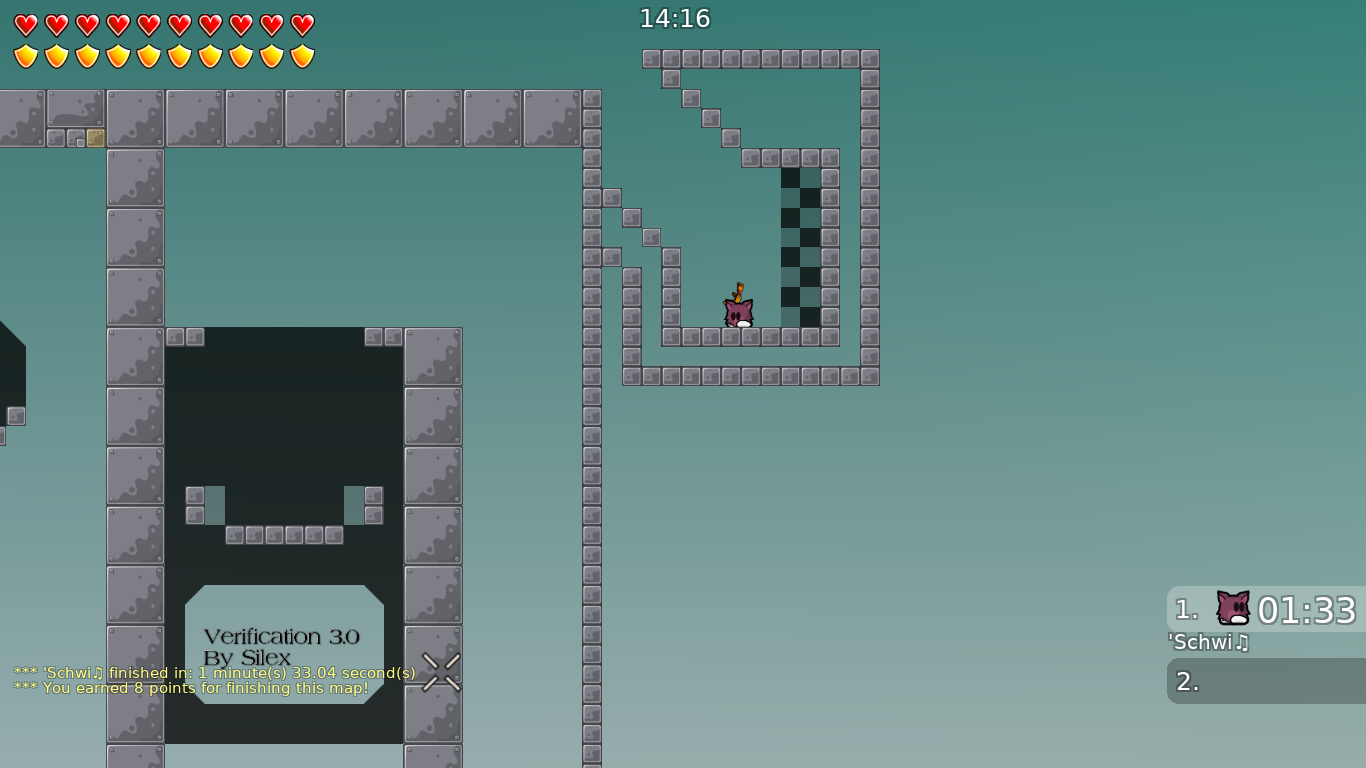Click the You earned 8 points message
Screen dimensions: 1366x768
pos(190,688)
